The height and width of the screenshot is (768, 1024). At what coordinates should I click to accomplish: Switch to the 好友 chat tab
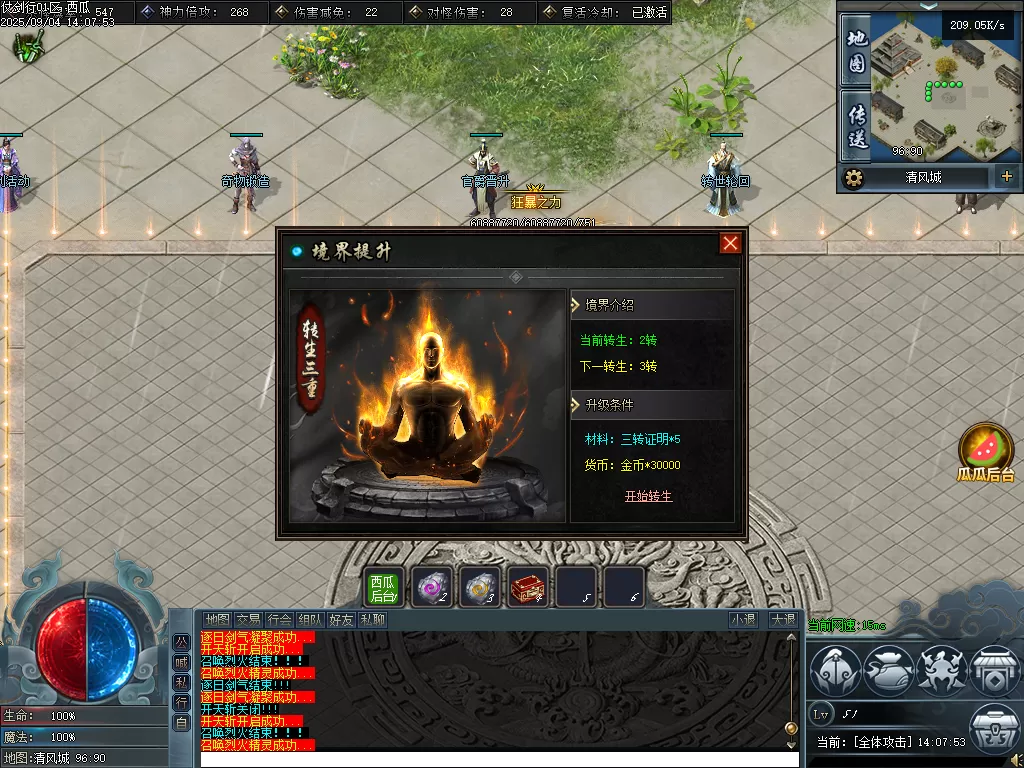click(342, 620)
